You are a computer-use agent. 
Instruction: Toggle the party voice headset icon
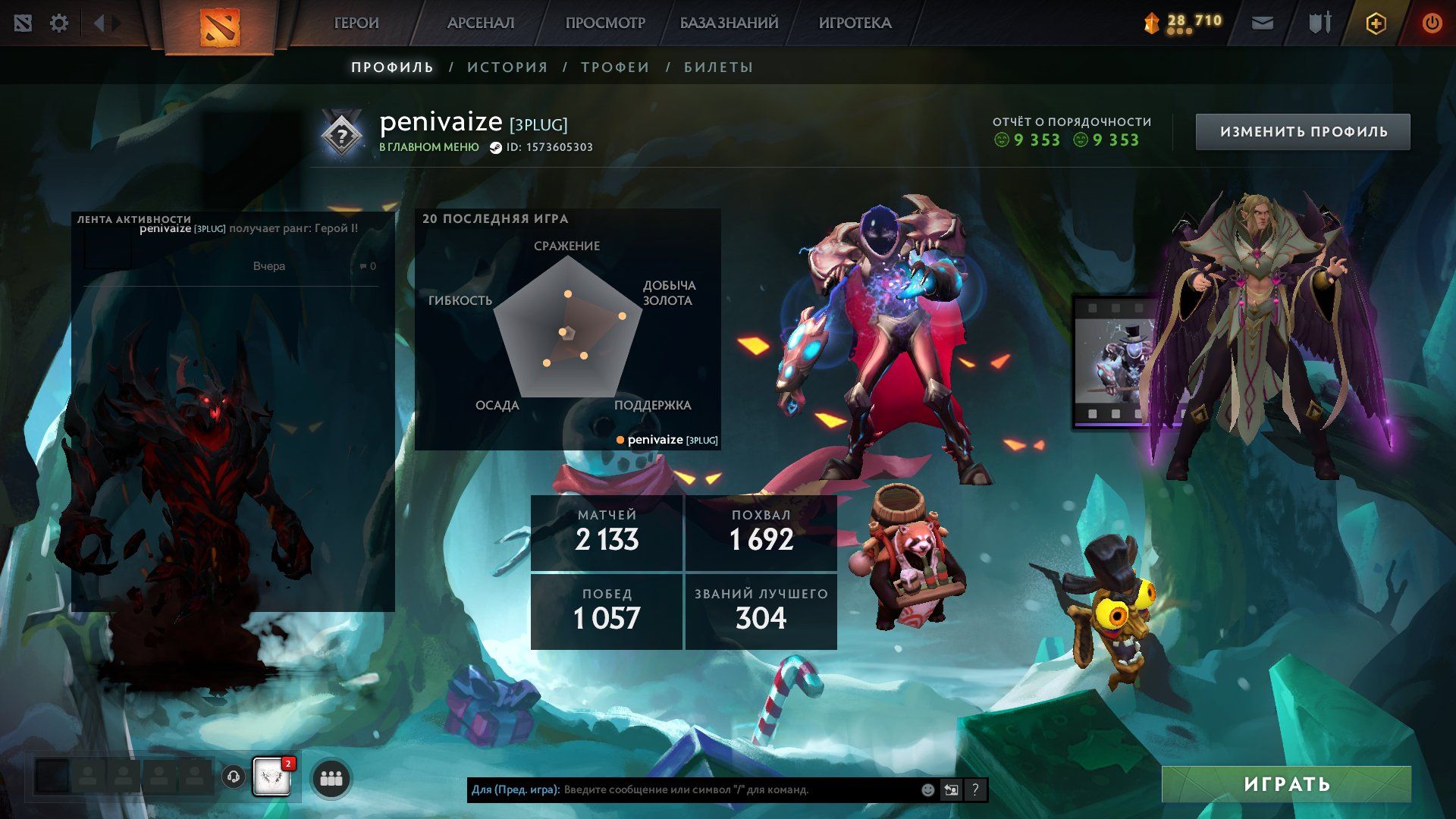pos(234,777)
